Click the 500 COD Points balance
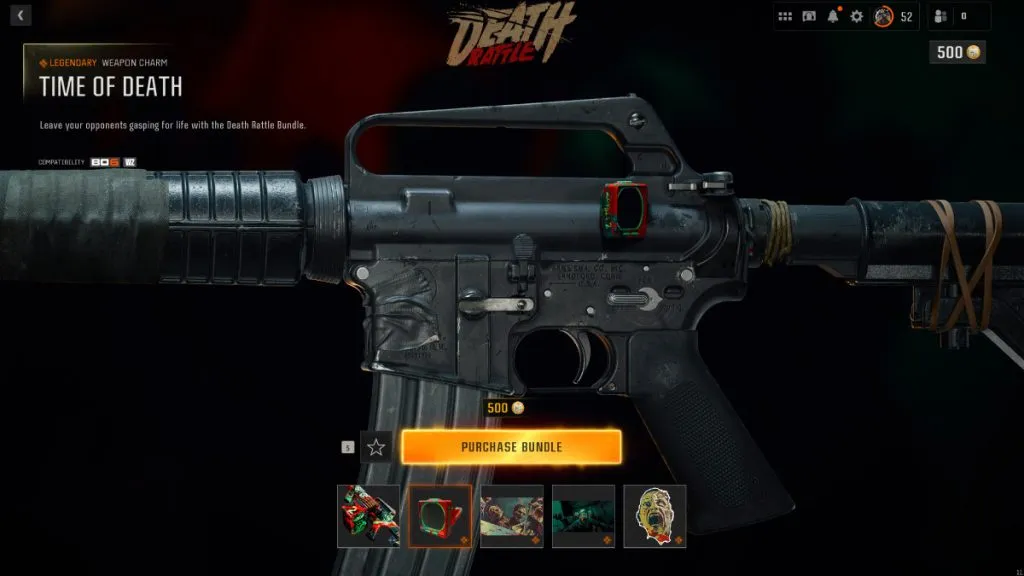 point(957,52)
